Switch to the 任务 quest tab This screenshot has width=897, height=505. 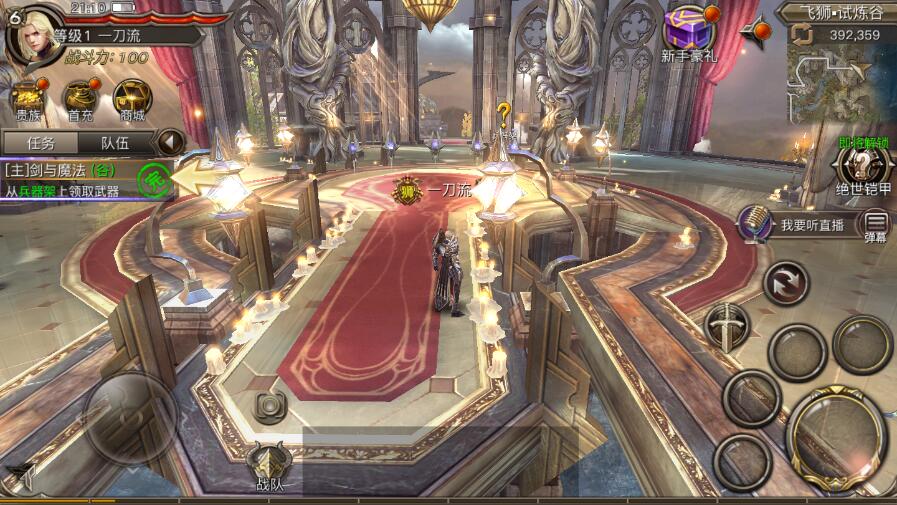pyautogui.click(x=41, y=143)
